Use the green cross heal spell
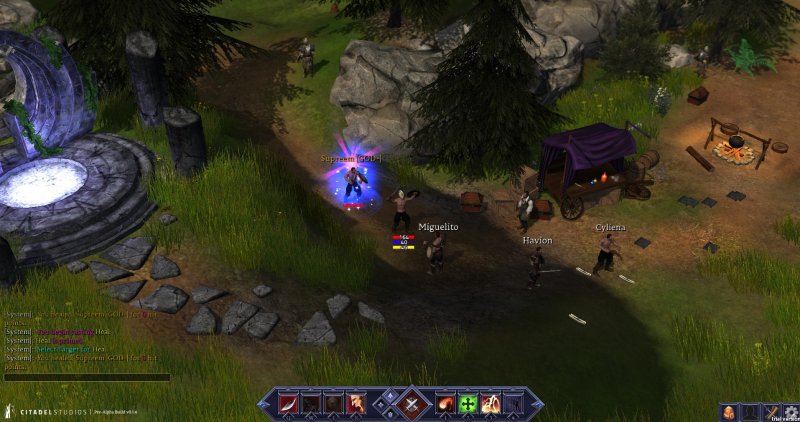 [x=468, y=404]
